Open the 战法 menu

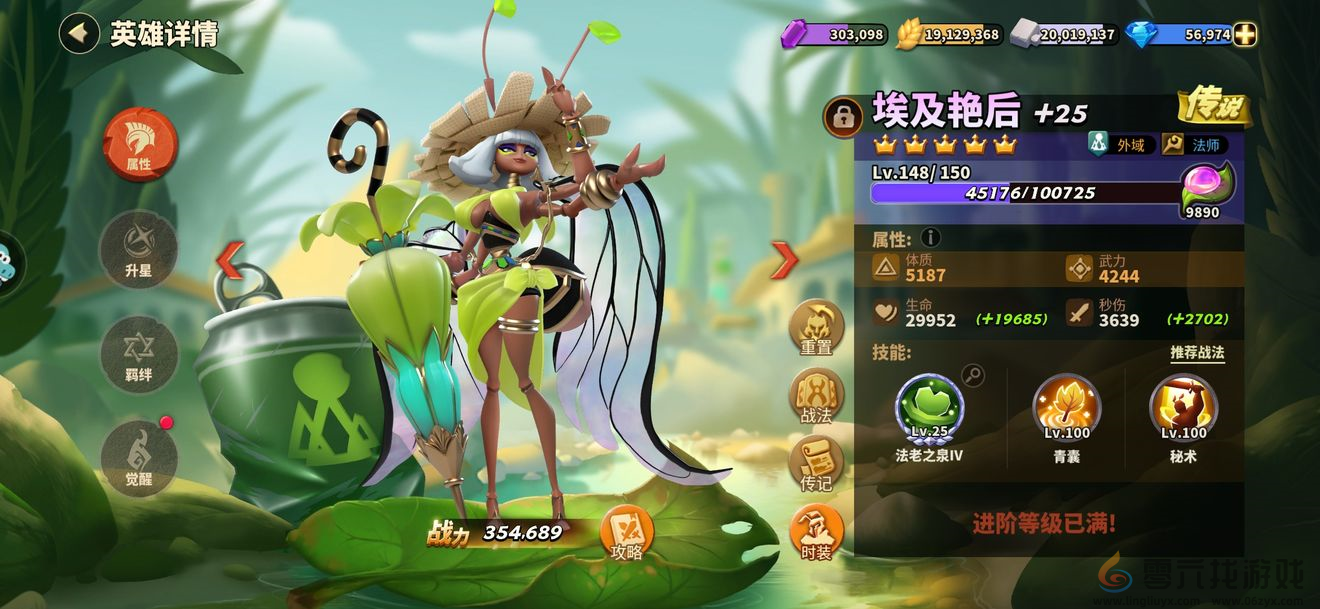pos(817,396)
